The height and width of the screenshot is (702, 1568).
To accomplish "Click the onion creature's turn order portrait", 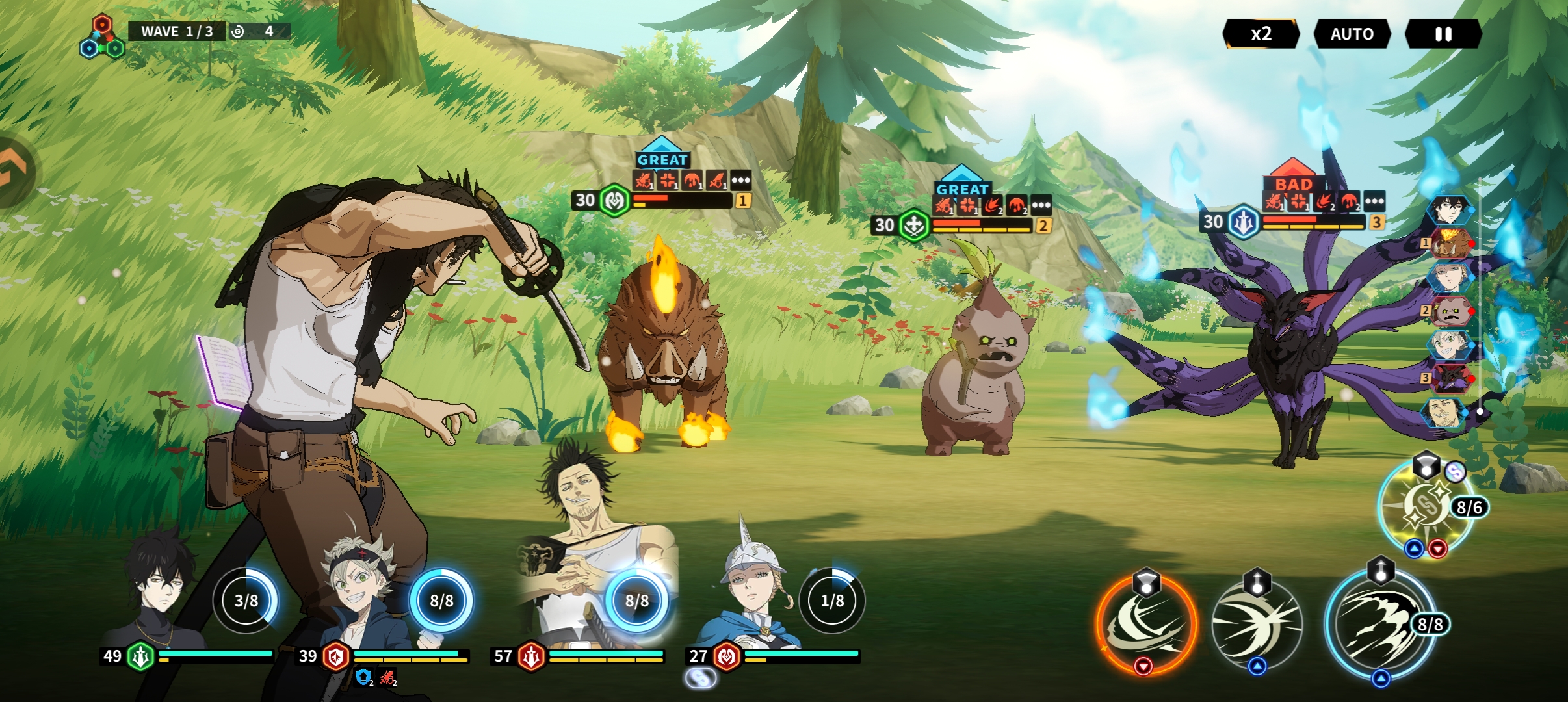I will tap(1450, 311).
